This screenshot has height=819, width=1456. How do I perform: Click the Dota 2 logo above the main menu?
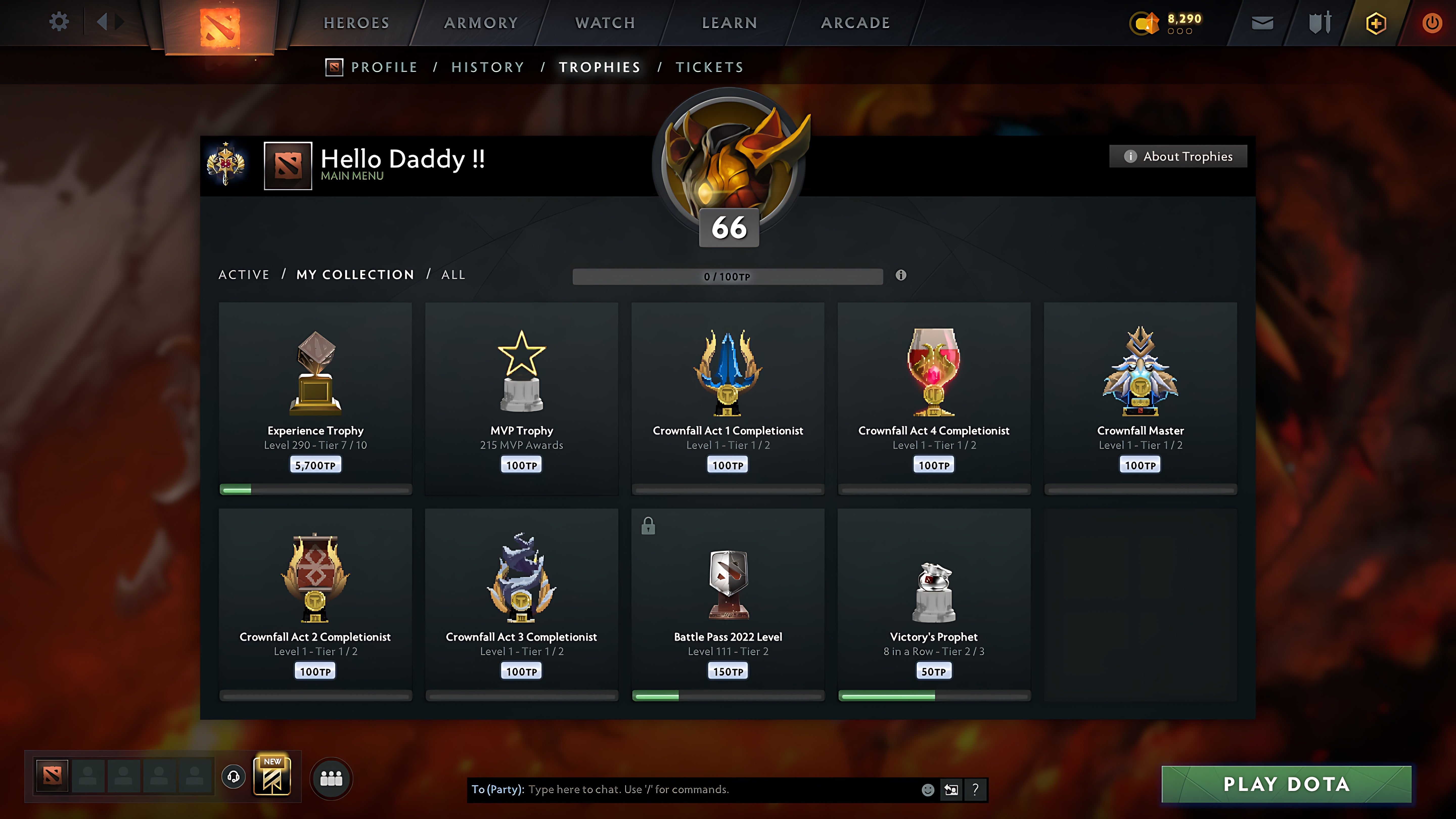click(x=220, y=27)
